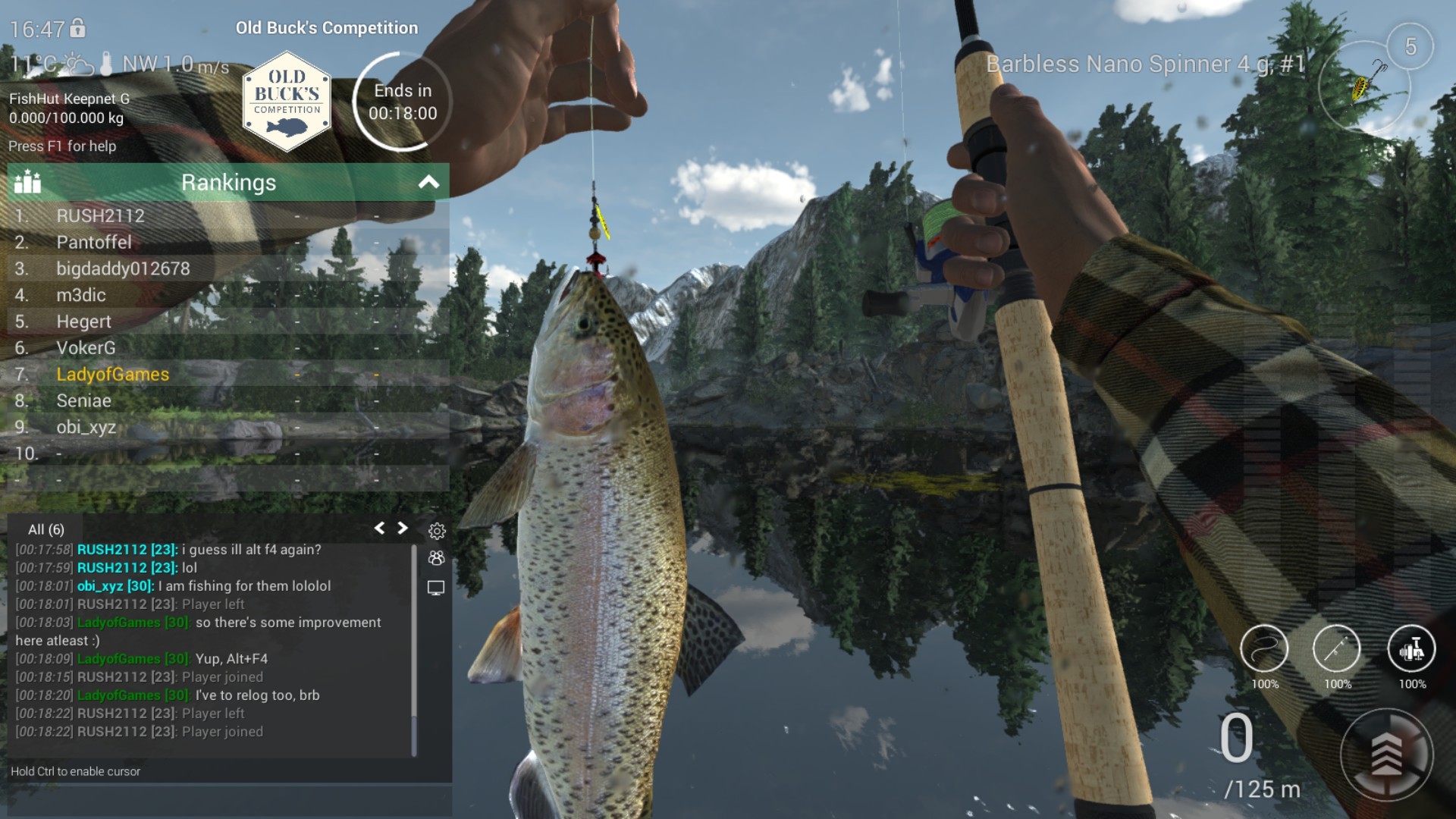Select RUSH2112 in the rankings list
Screen dimensions: 1456x819
pos(100,216)
